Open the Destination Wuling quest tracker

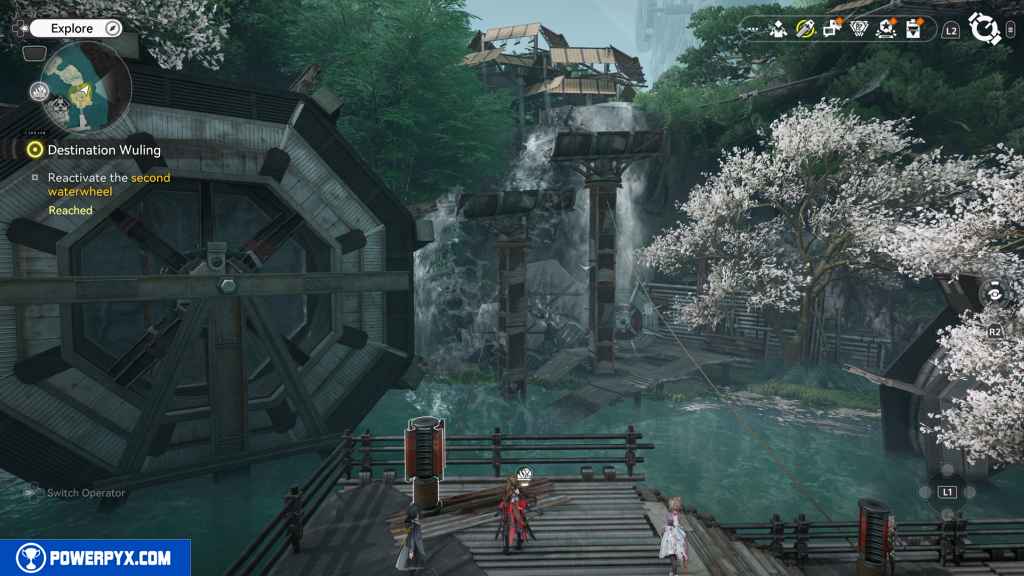click(x=103, y=150)
